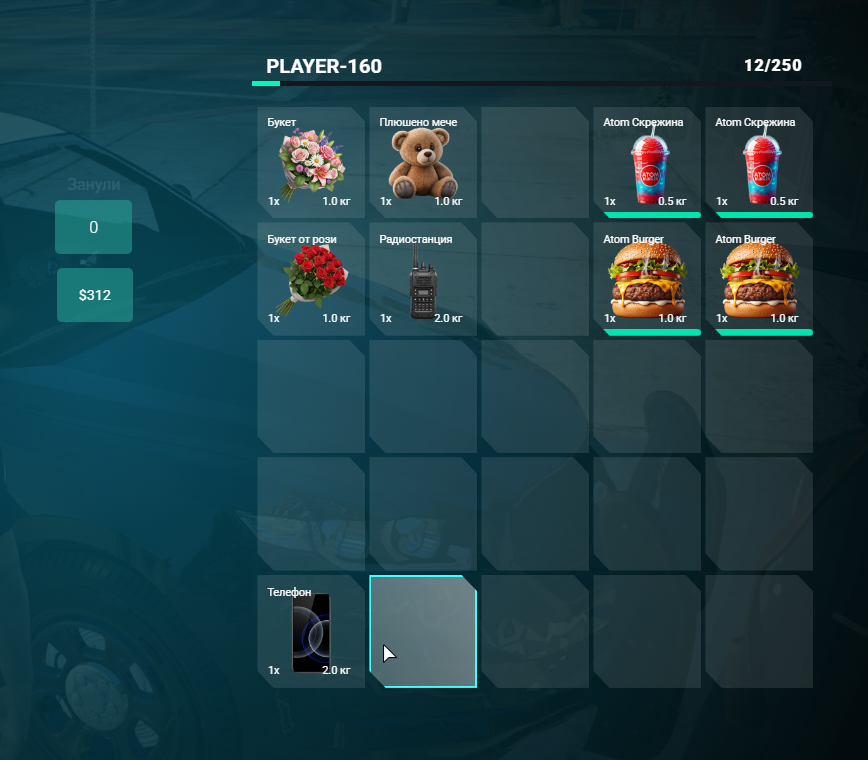
Task: Select the highlighted empty slot beside Телефон
Action: 423,632
